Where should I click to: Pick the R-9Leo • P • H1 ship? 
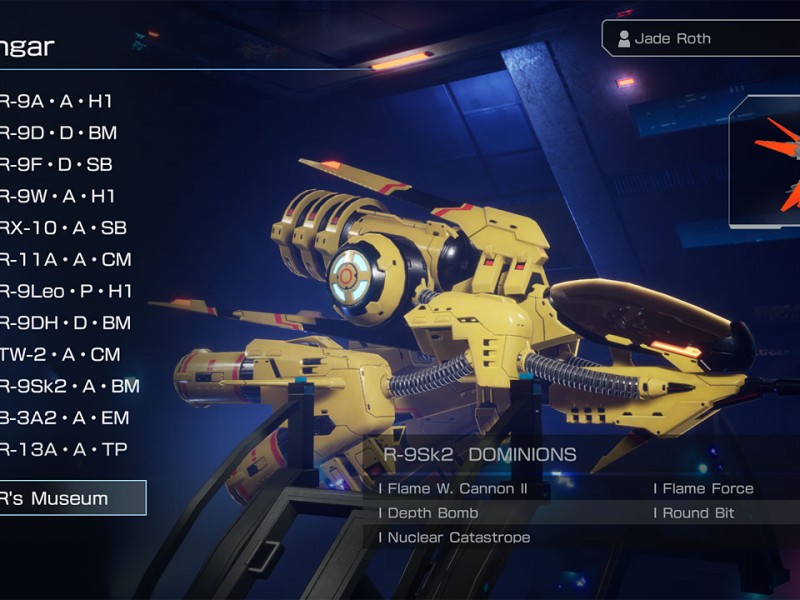pyautogui.click(x=66, y=292)
